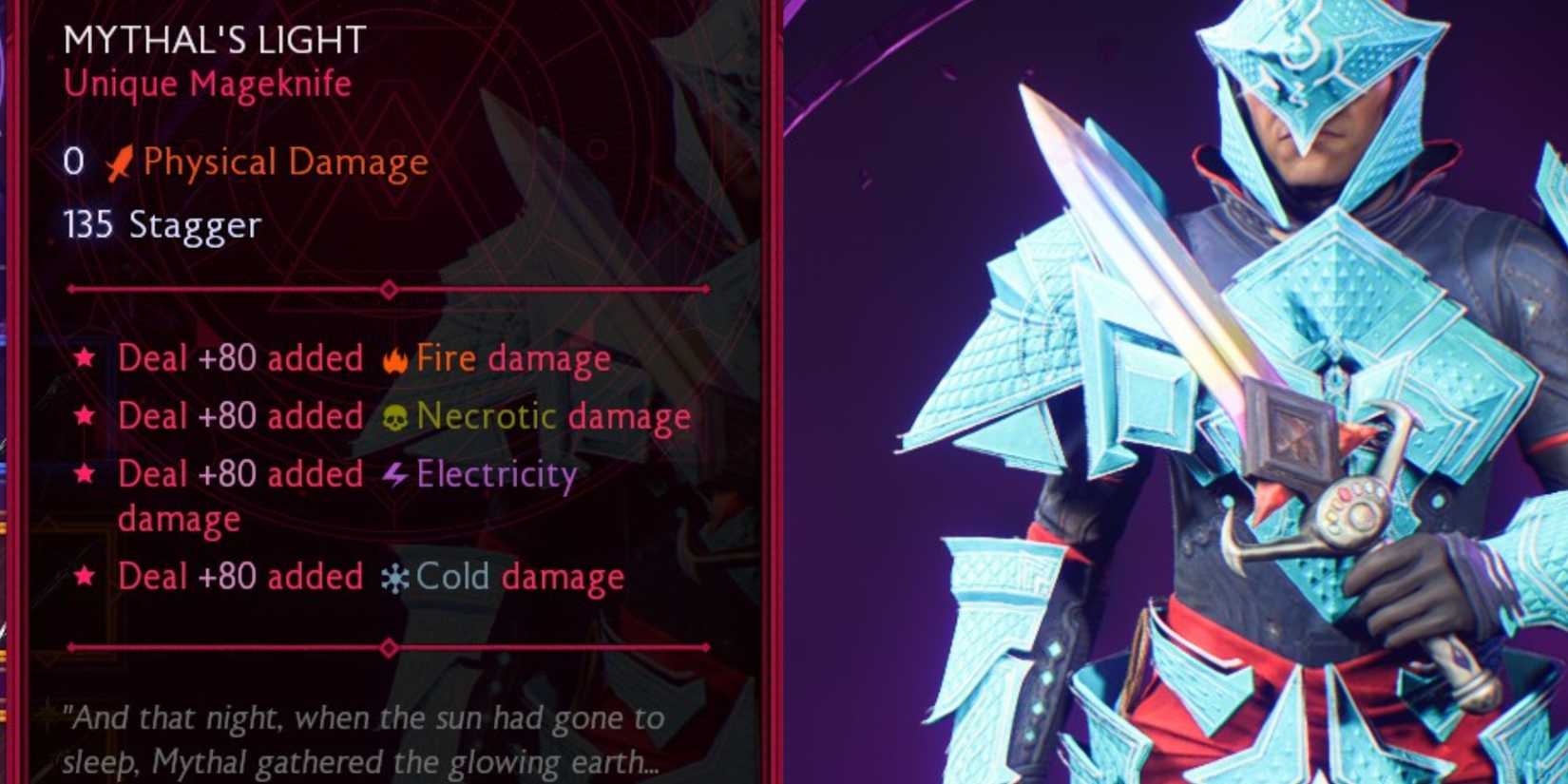Toggle the diamond marker on the upper divider

click(388, 288)
